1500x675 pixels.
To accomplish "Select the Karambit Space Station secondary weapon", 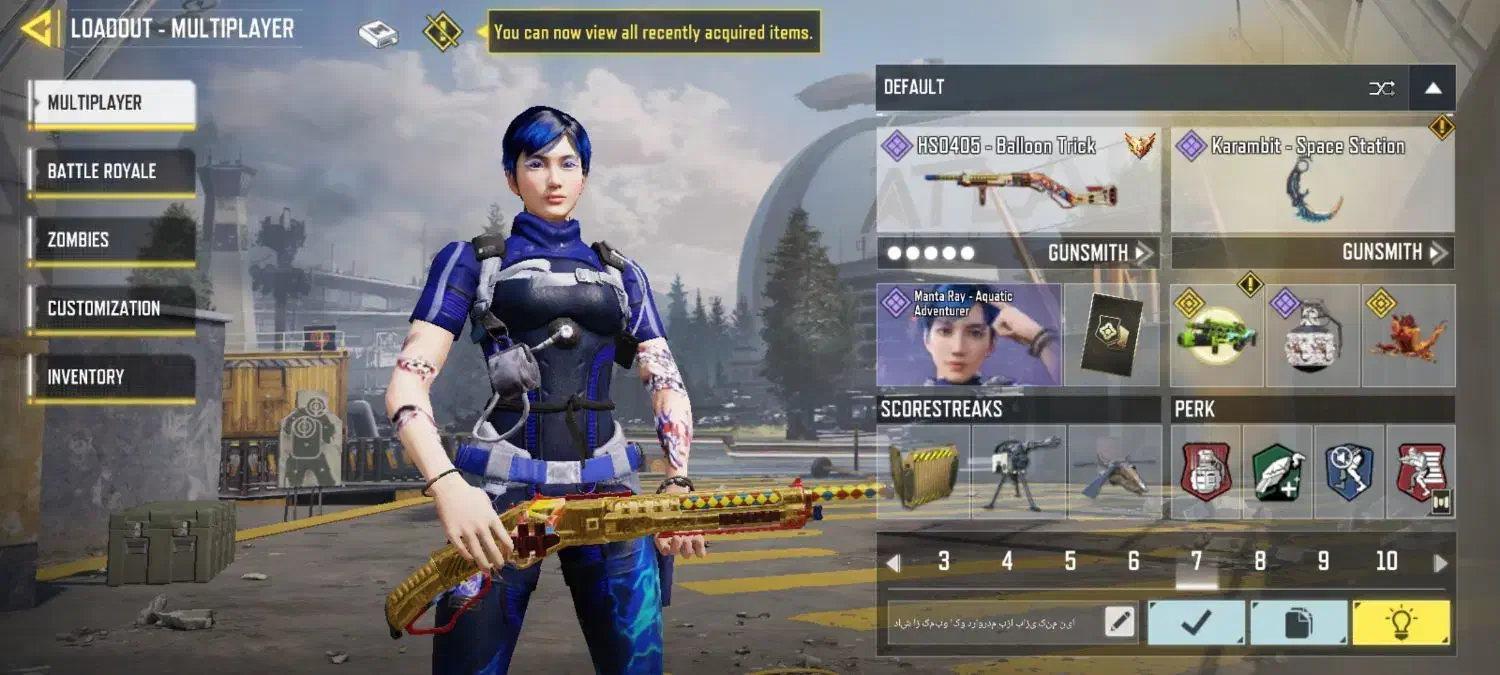I will tap(1312, 181).
